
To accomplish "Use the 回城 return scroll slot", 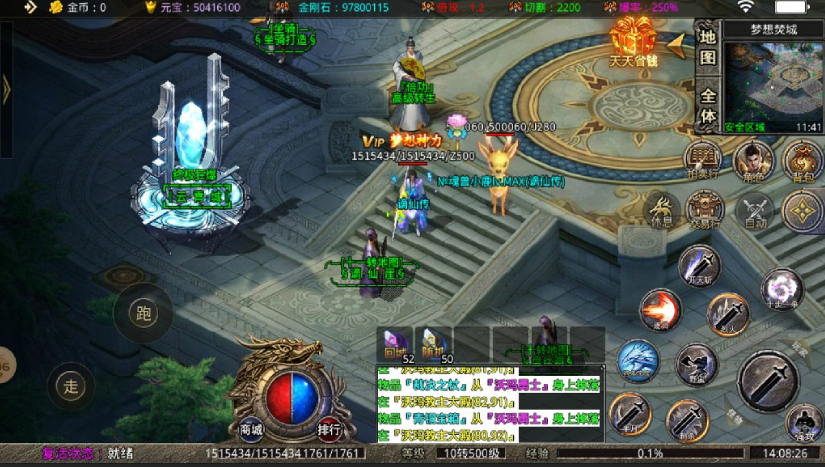I will (x=395, y=343).
